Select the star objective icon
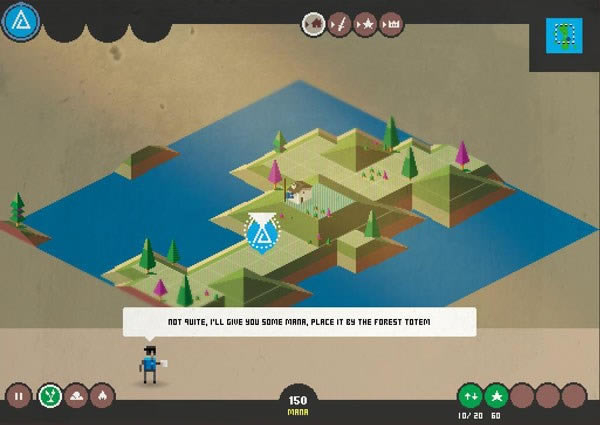 point(365,24)
